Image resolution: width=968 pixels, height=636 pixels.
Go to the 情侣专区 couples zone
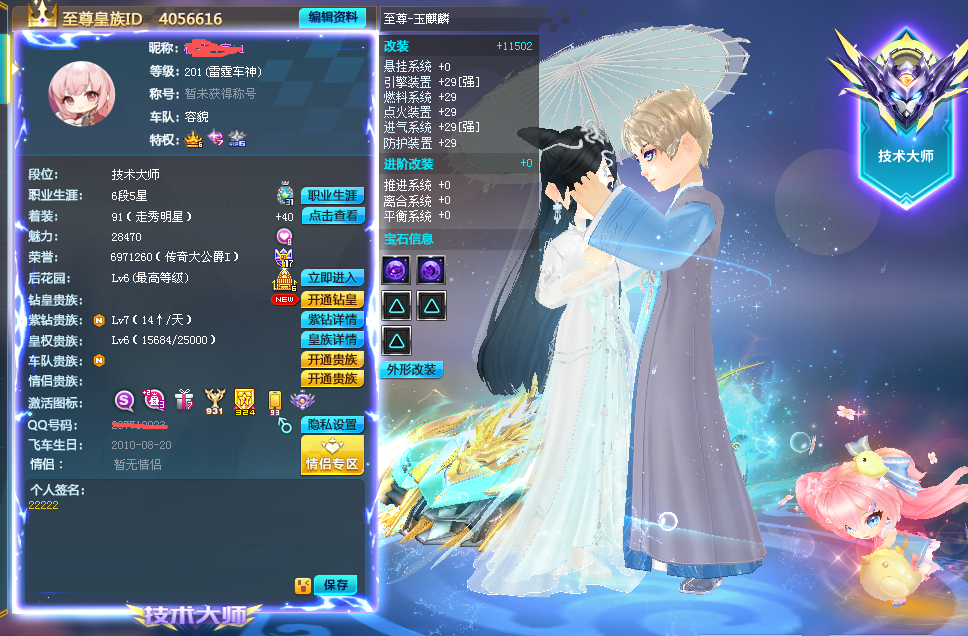332,455
